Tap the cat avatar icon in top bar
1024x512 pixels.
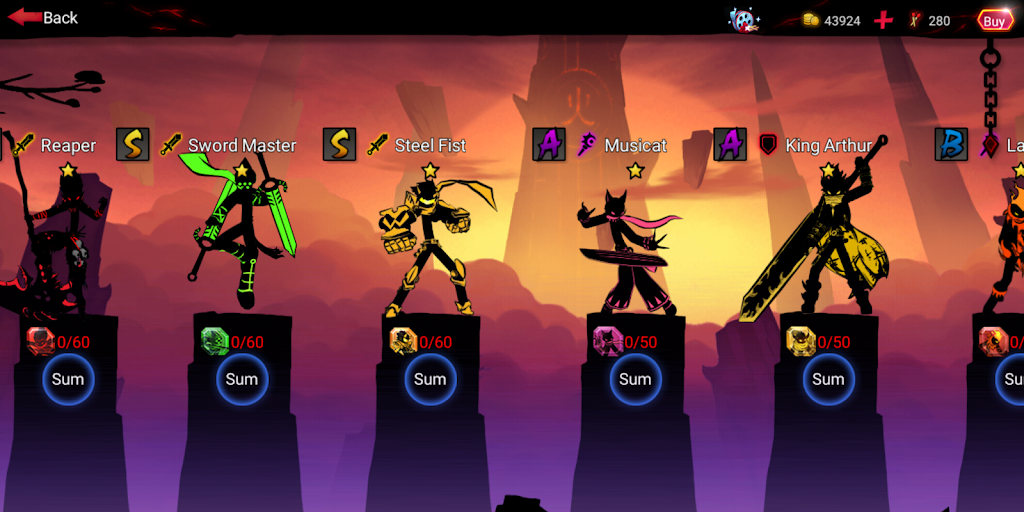[x=742, y=20]
